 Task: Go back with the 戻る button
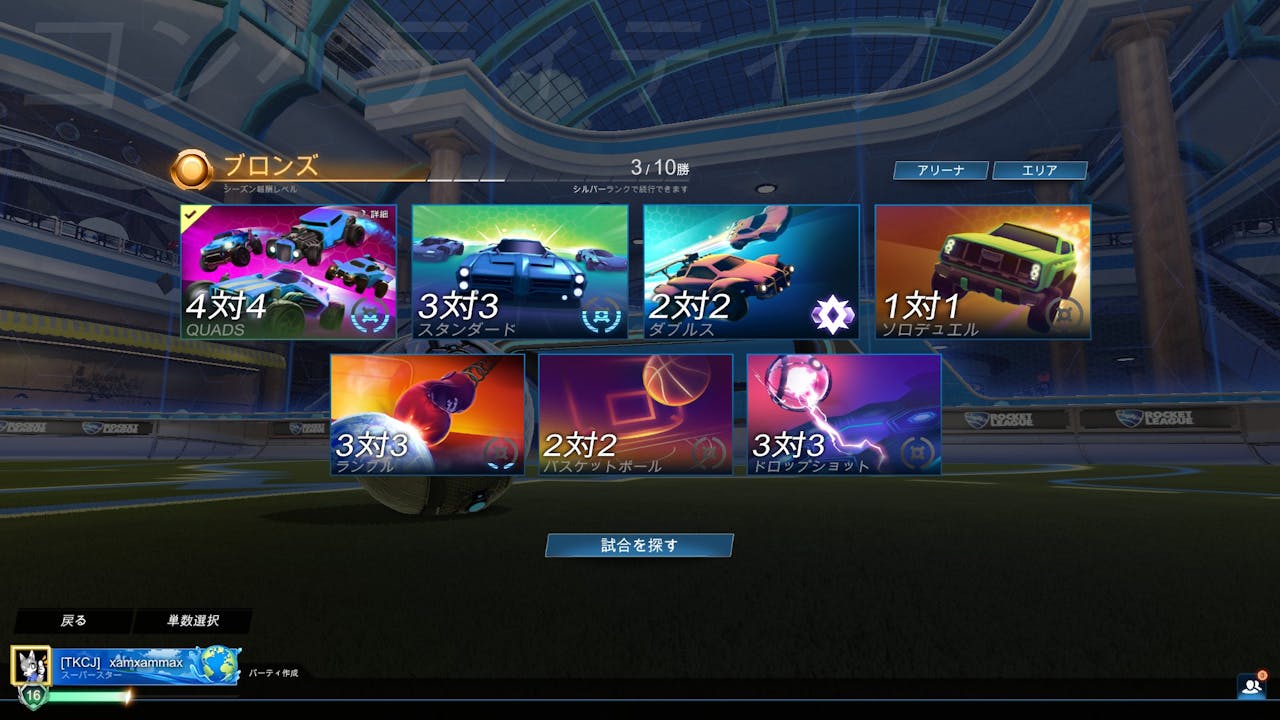(x=73, y=621)
